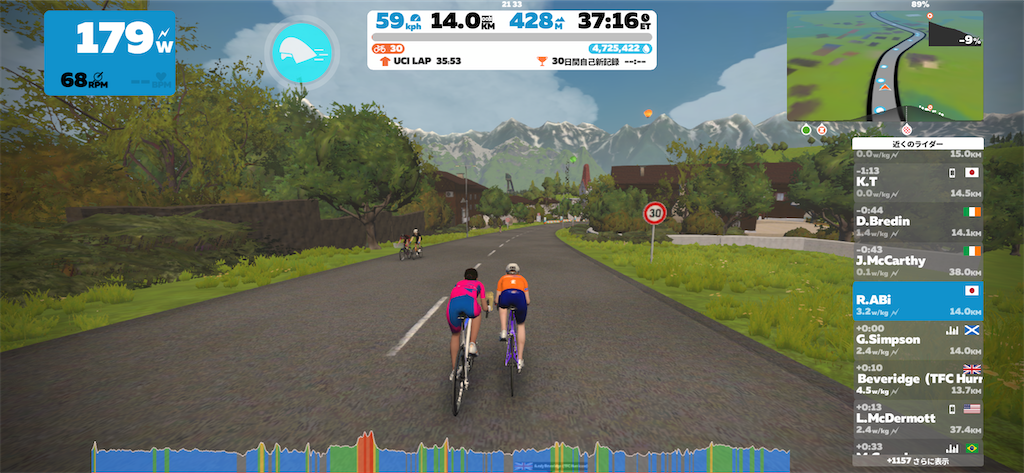Viewport: 1024px width, 473px height.
Task: Select D.Bredin in the riders list
Action: 917,217
